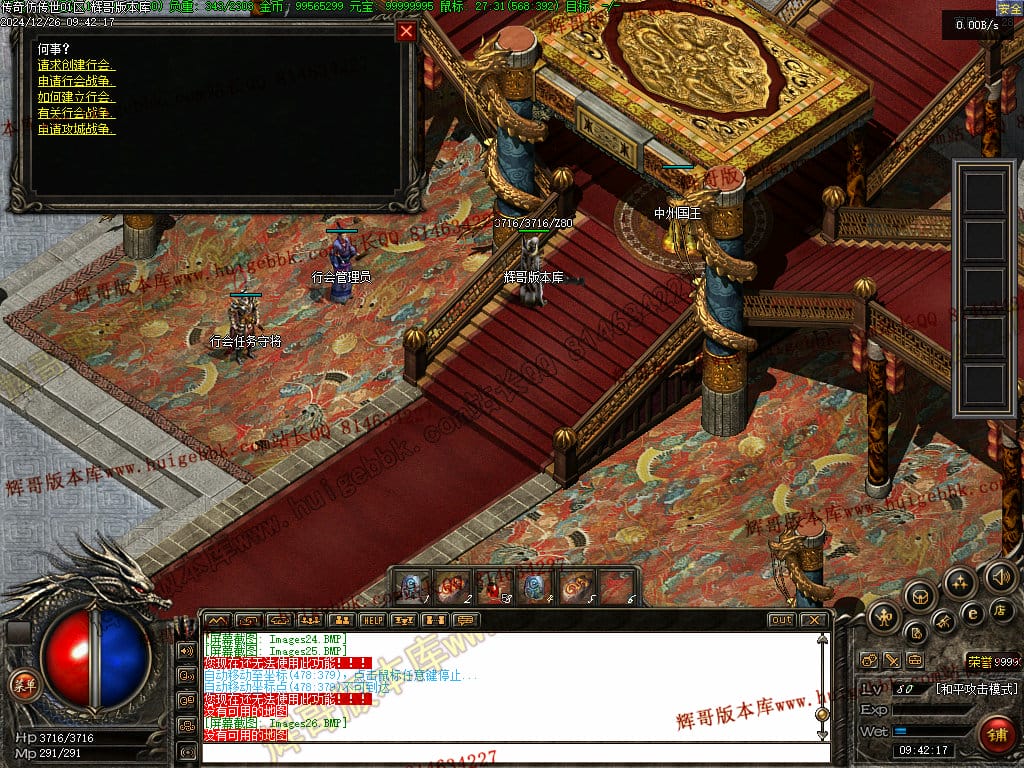
Task: Open the character panel with the figure icon
Action: (883, 617)
